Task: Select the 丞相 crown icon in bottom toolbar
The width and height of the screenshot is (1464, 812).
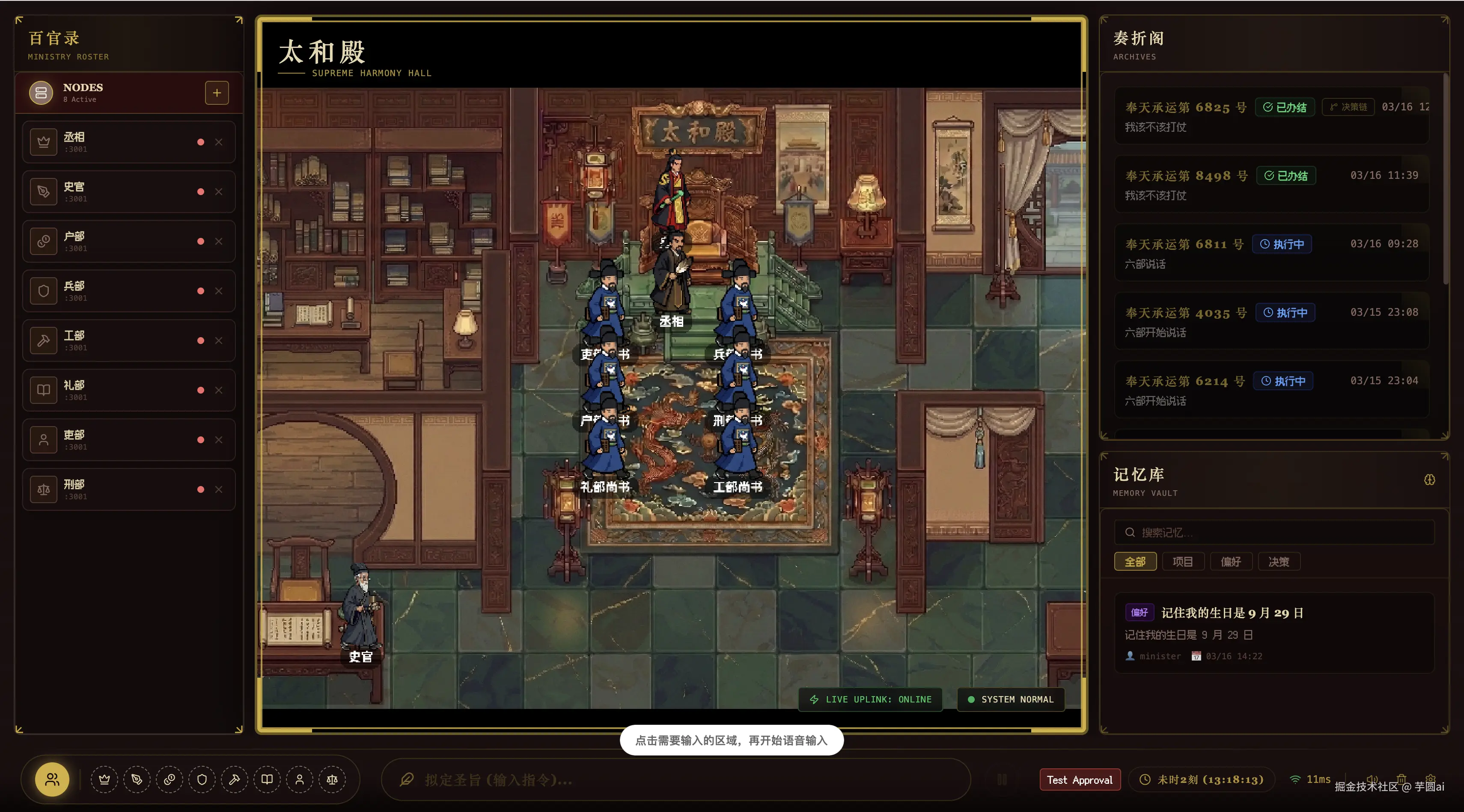Action: [x=104, y=779]
